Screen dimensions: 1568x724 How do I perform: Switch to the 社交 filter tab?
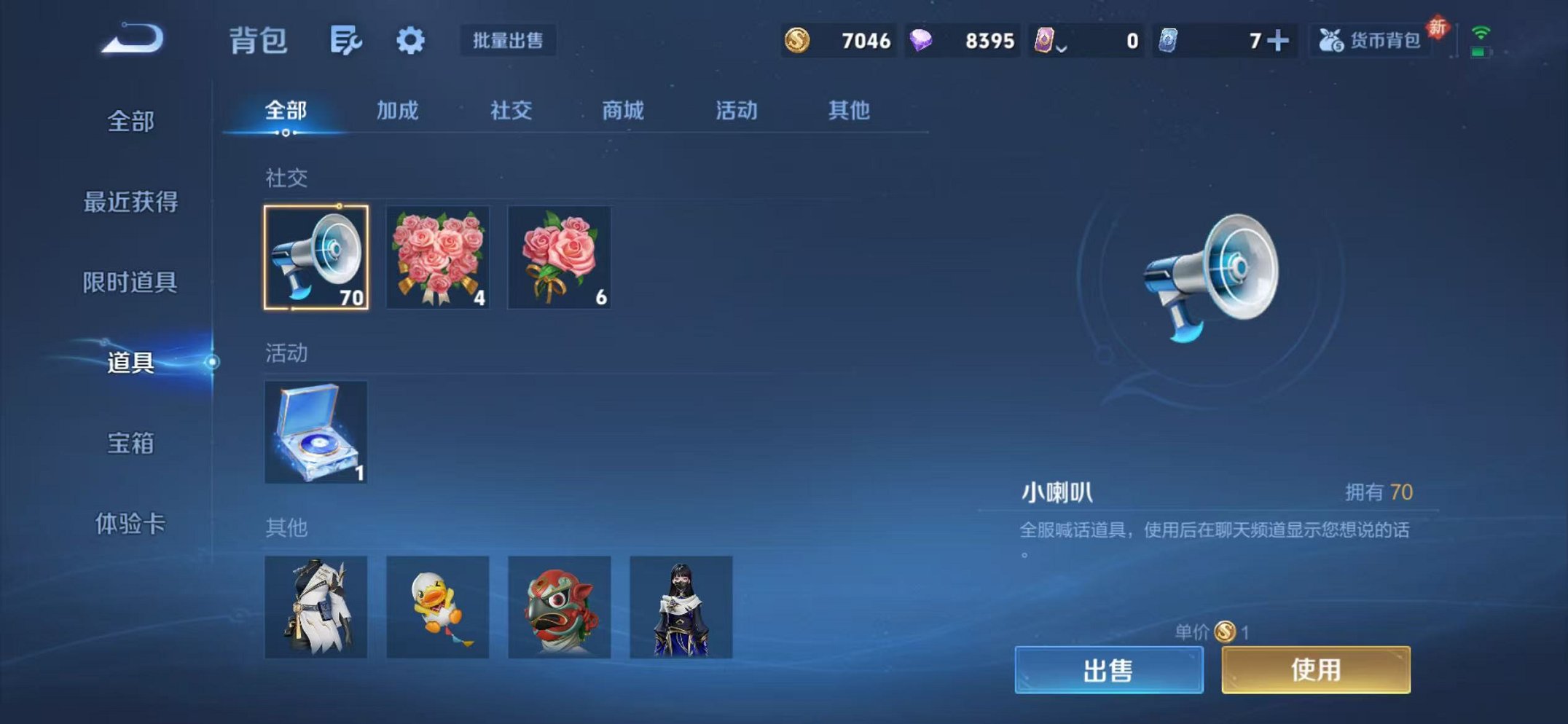coord(511,111)
